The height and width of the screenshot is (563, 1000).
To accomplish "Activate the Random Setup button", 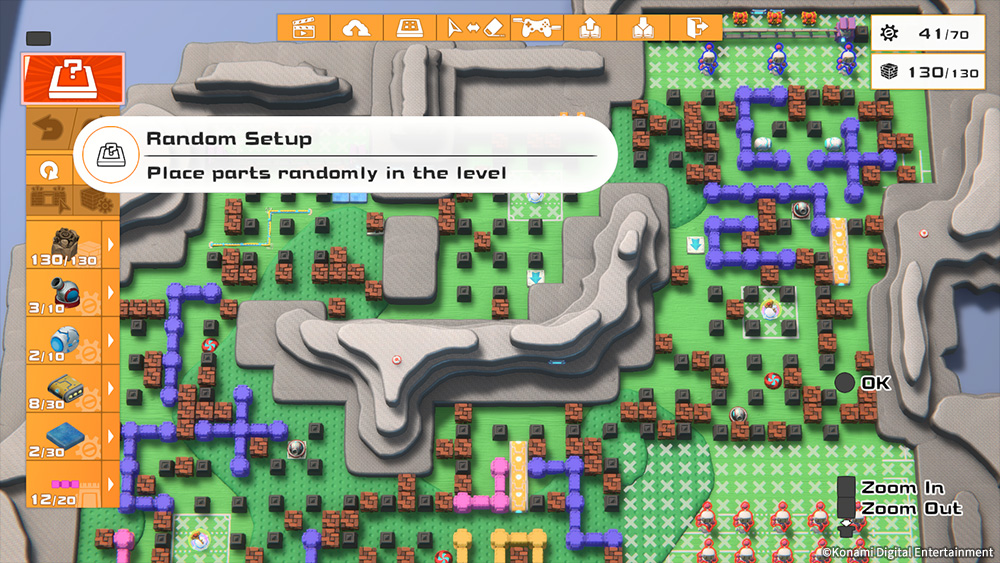I will (73, 80).
